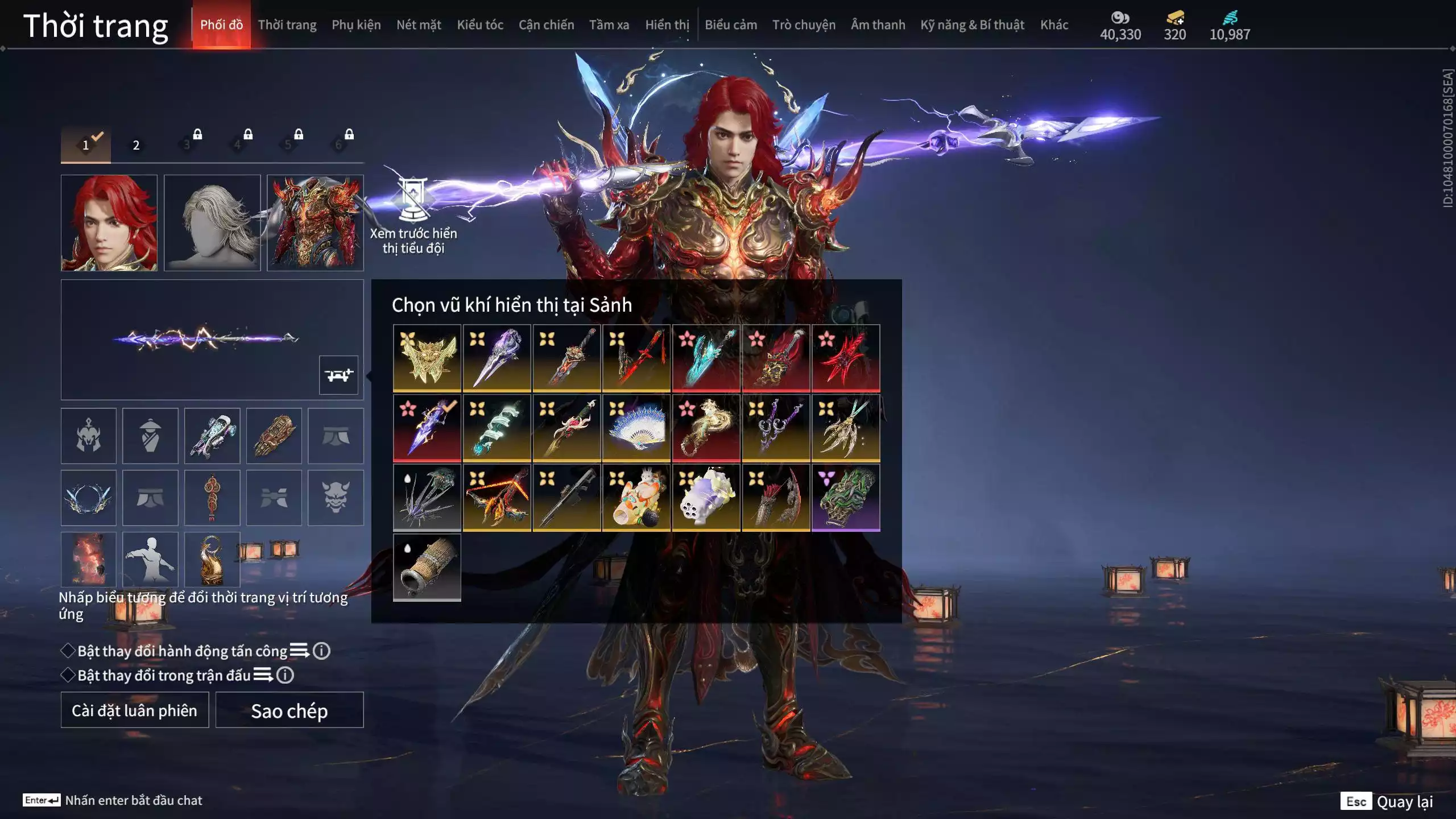Choose the grey hair style thumbnail

pyautogui.click(x=212, y=223)
